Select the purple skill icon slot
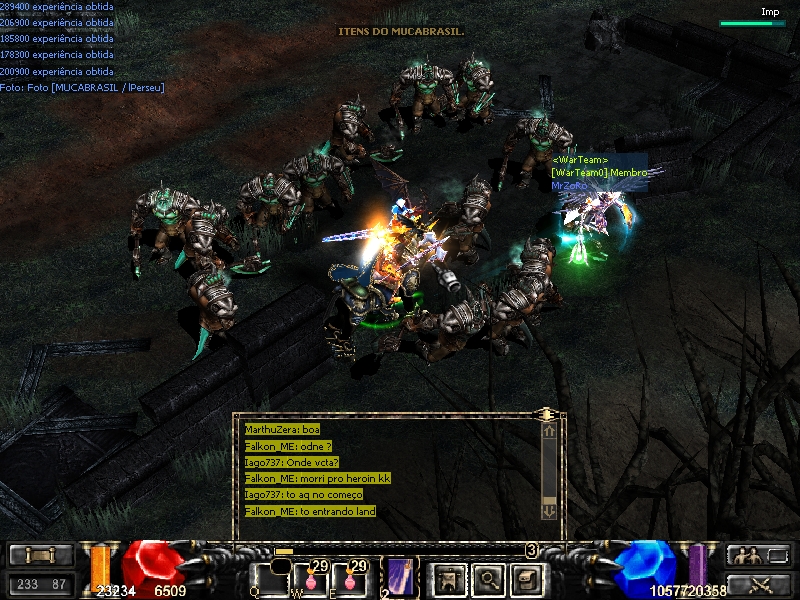Viewport: 800px width, 600px height. [400, 577]
